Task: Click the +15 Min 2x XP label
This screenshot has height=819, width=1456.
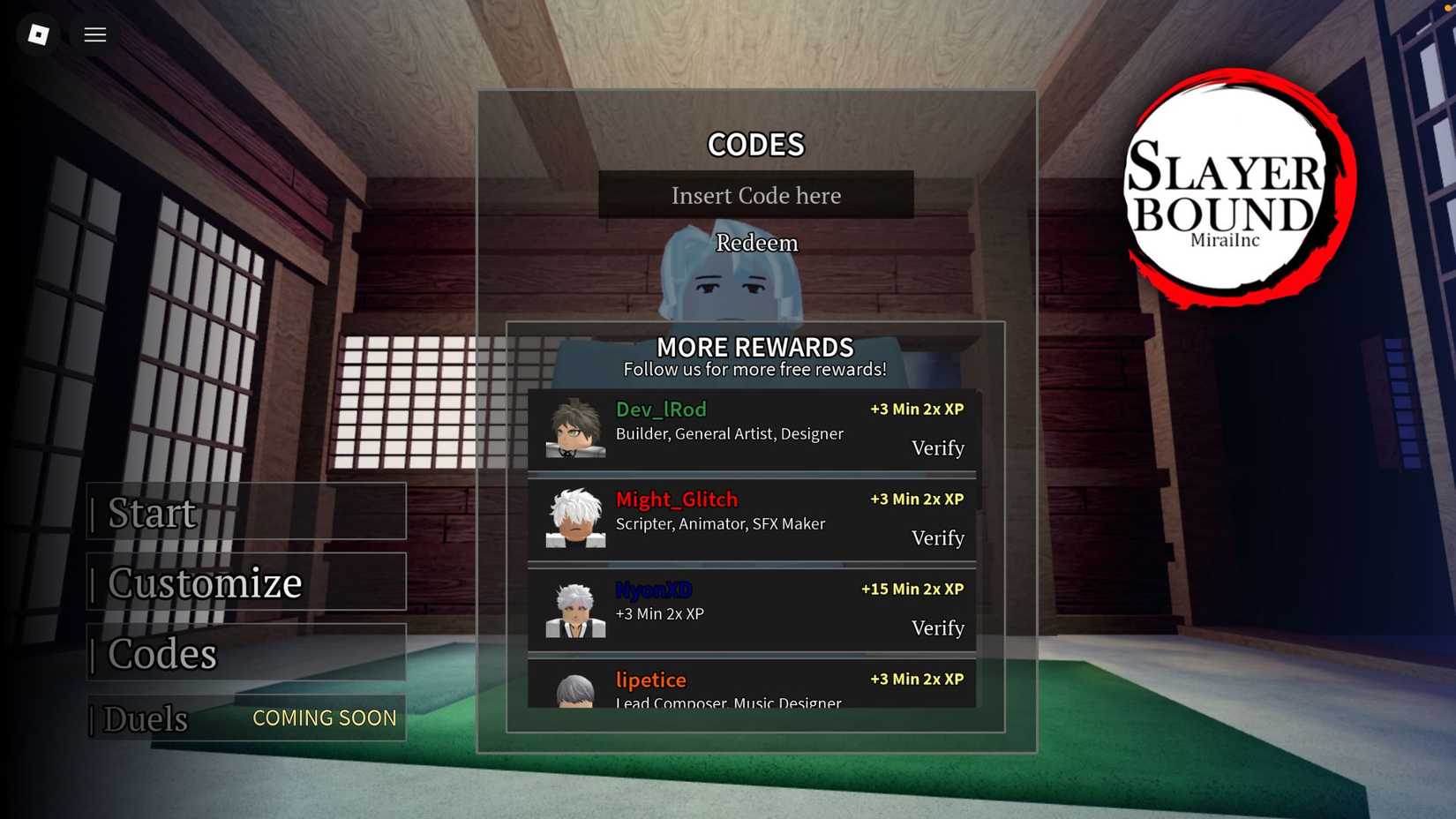Action: 913,589
